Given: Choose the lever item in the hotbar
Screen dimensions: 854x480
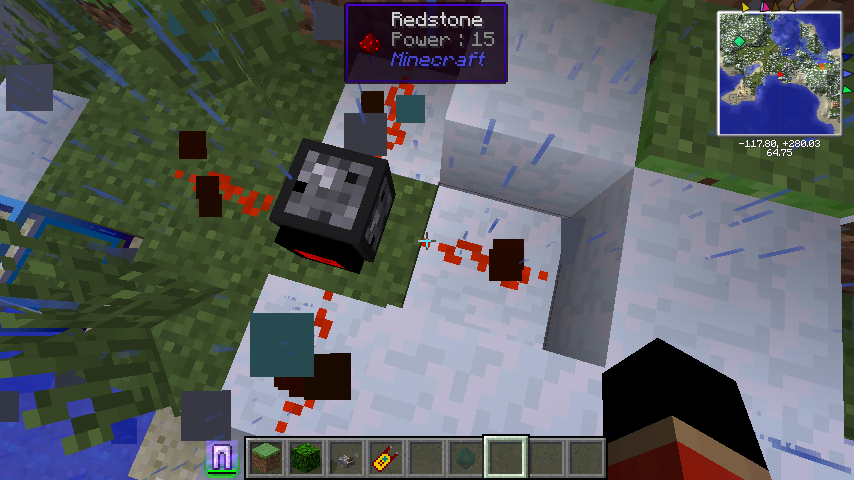Looking at the screenshot, I should point(345,458).
